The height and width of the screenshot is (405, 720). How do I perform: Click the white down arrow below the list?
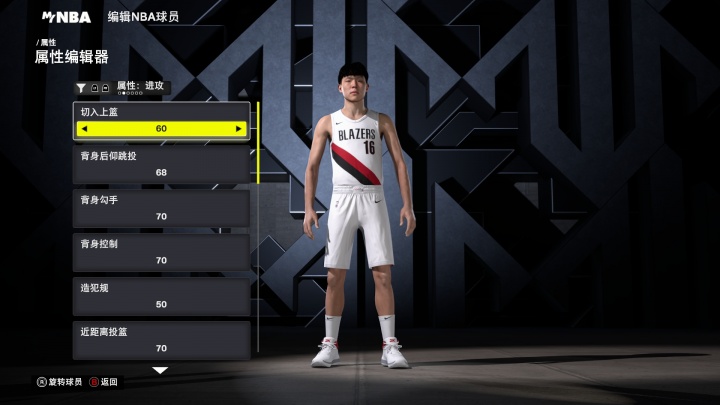pos(160,370)
